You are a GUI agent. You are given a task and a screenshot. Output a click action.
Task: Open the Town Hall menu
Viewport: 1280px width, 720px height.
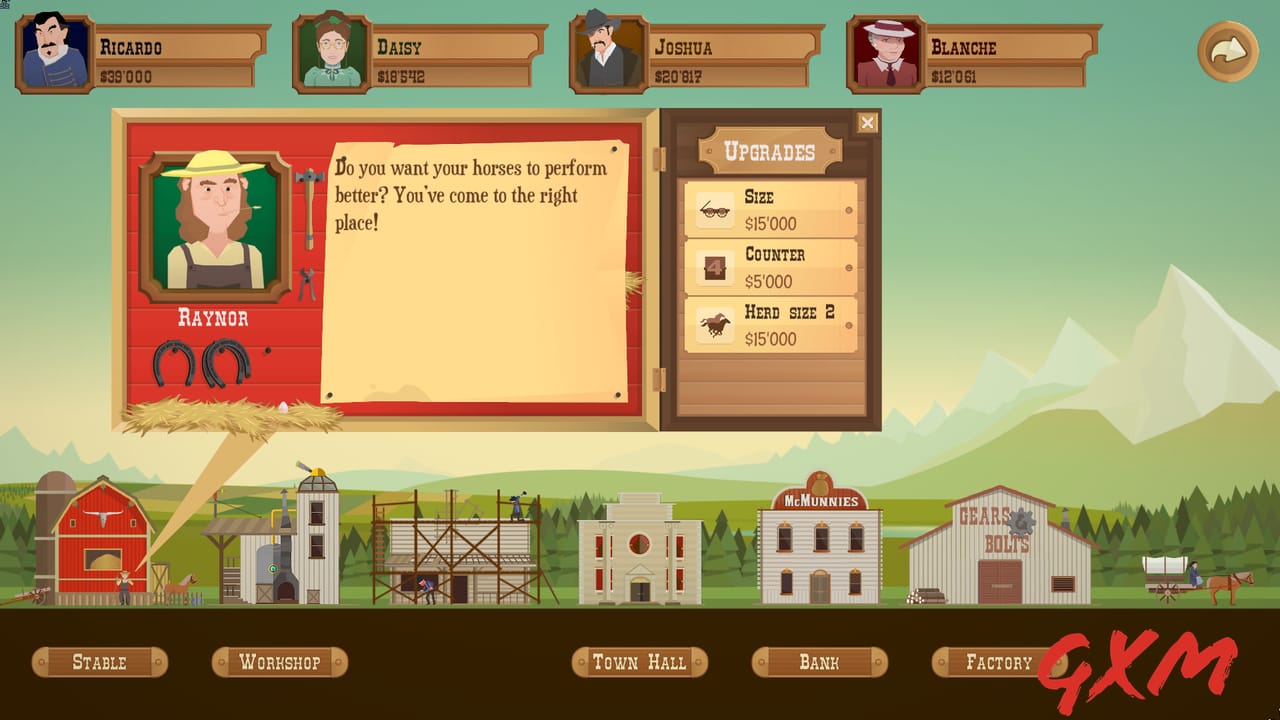pos(639,662)
